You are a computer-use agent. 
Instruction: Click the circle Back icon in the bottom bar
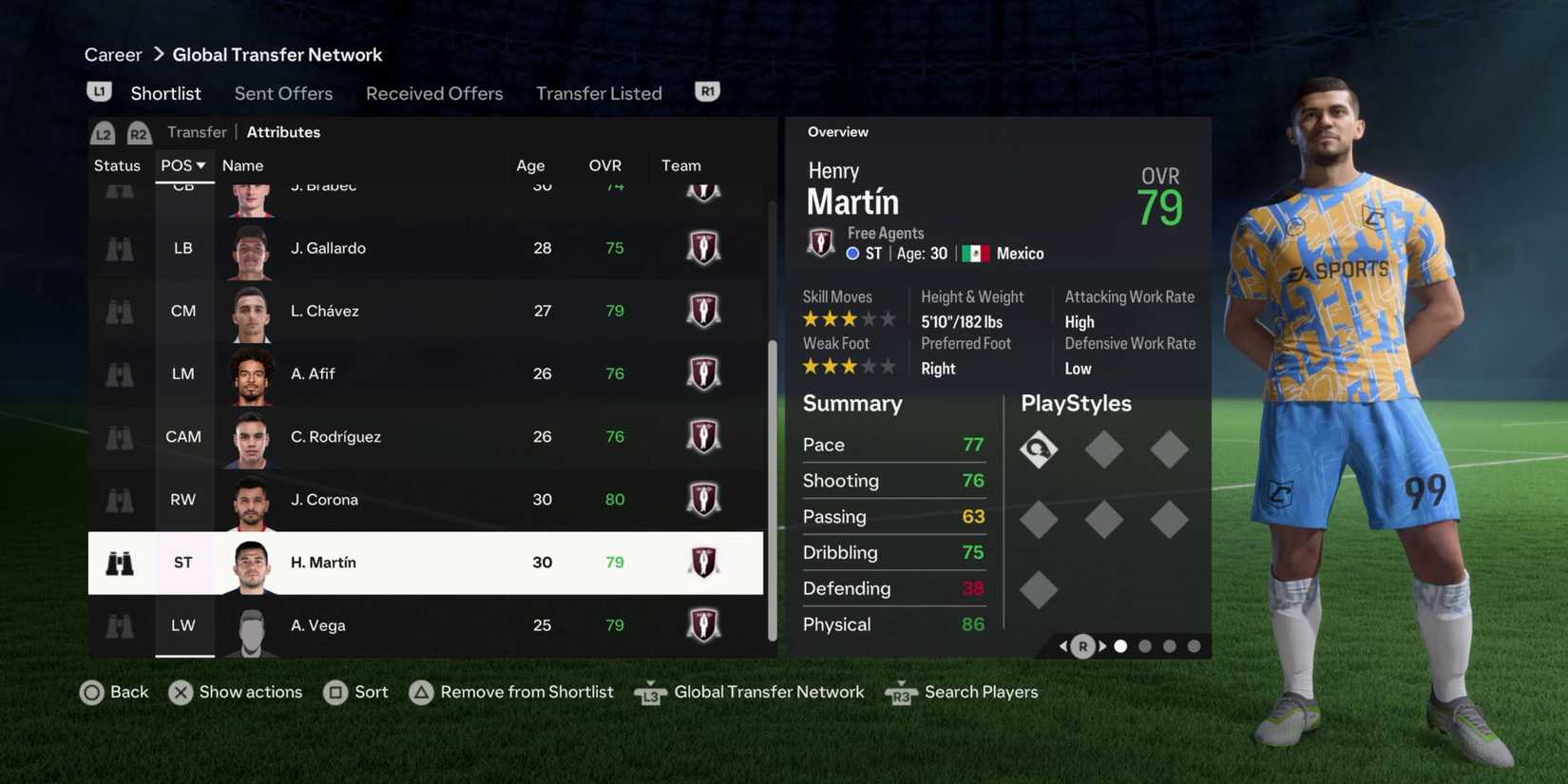[93, 693]
